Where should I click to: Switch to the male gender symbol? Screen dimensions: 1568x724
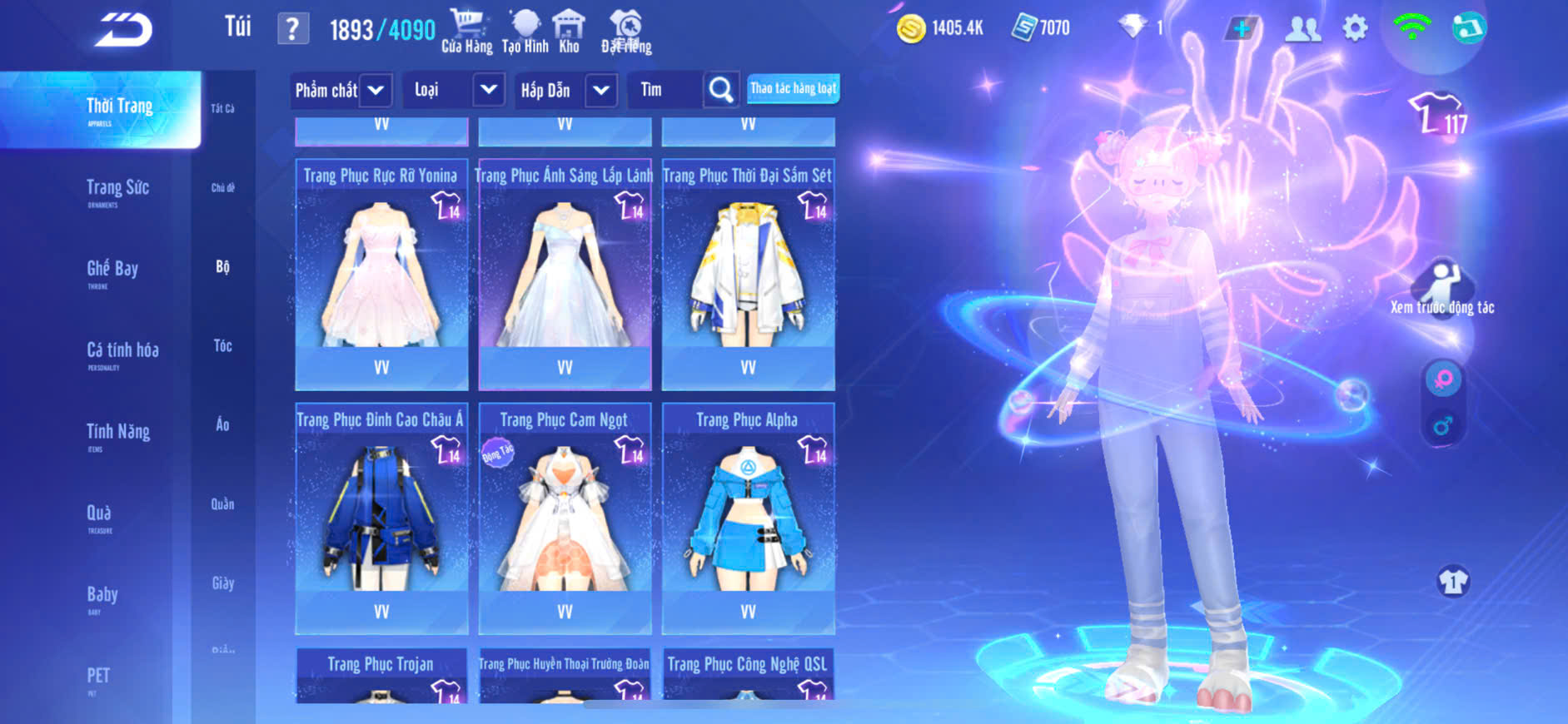click(x=1442, y=427)
